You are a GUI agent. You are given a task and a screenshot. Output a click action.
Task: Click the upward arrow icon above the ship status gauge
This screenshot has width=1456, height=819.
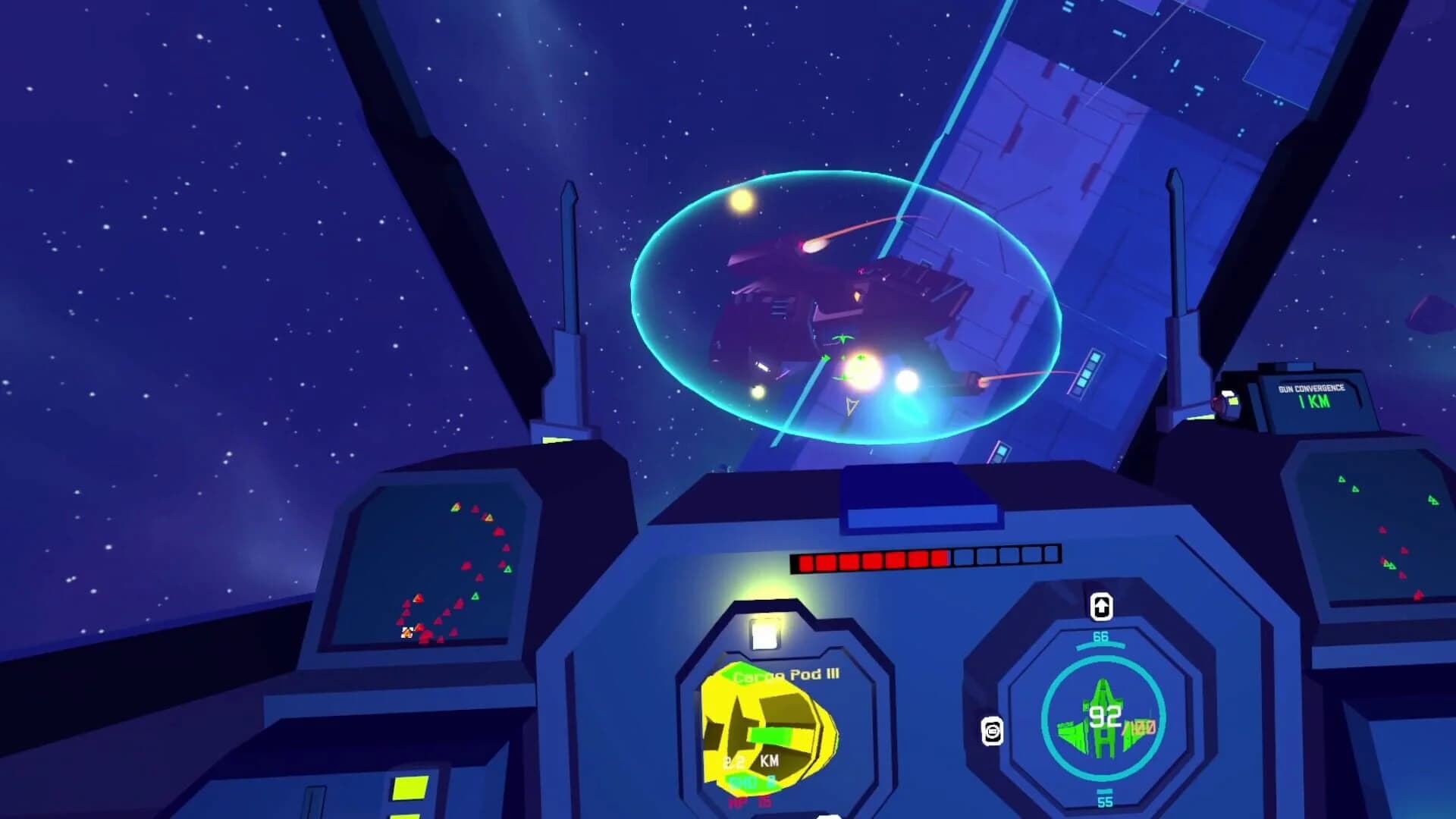pos(1101,607)
